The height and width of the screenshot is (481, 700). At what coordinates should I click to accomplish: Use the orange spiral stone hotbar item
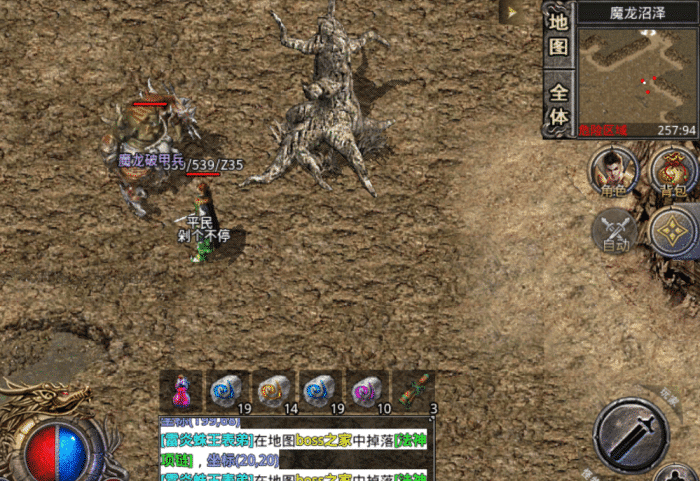273,390
